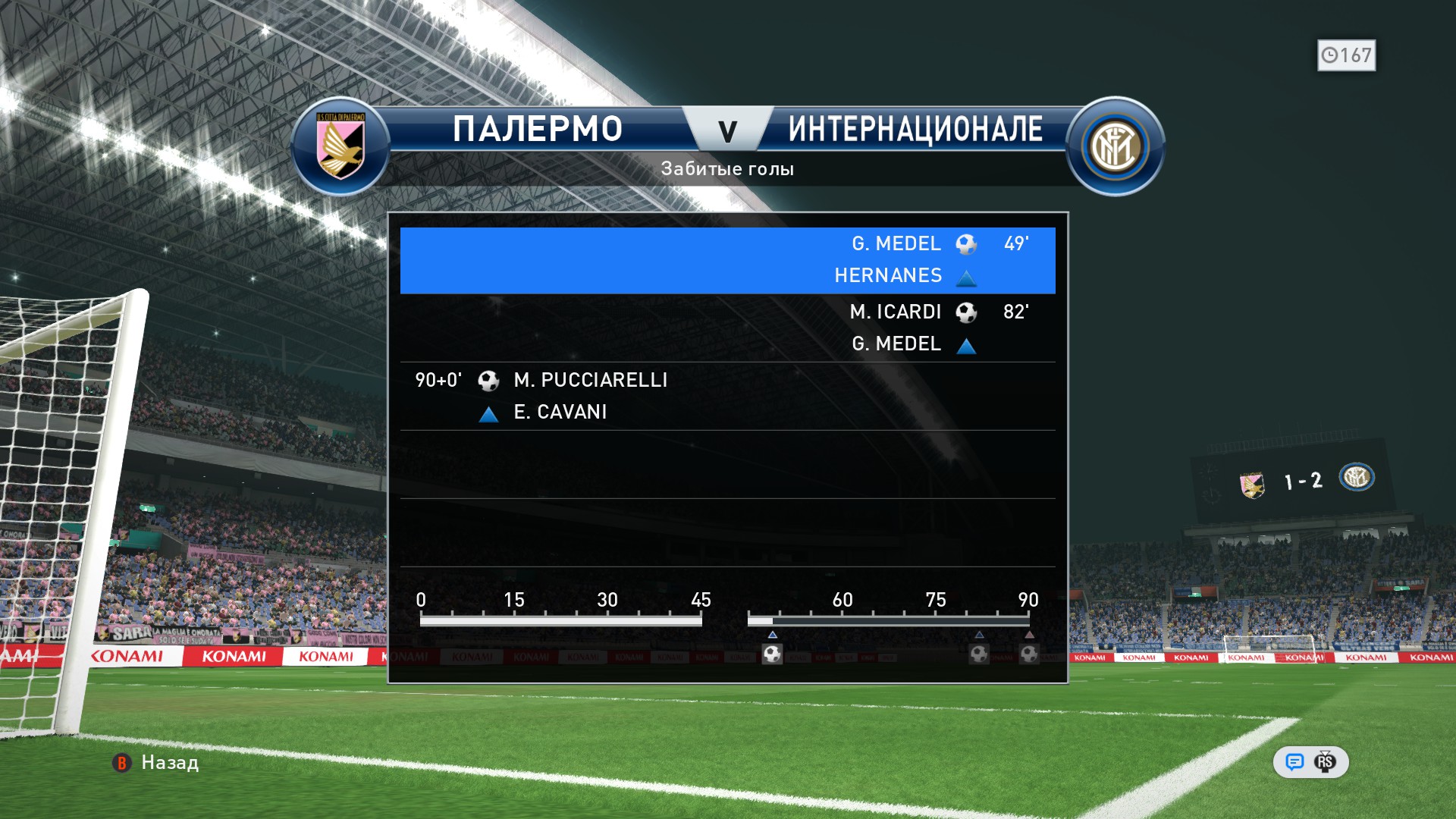The width and height of the screenshot is (1456, 819).
Task: Click the 90th-minute ball marker on timeline
Action: 1029,654
